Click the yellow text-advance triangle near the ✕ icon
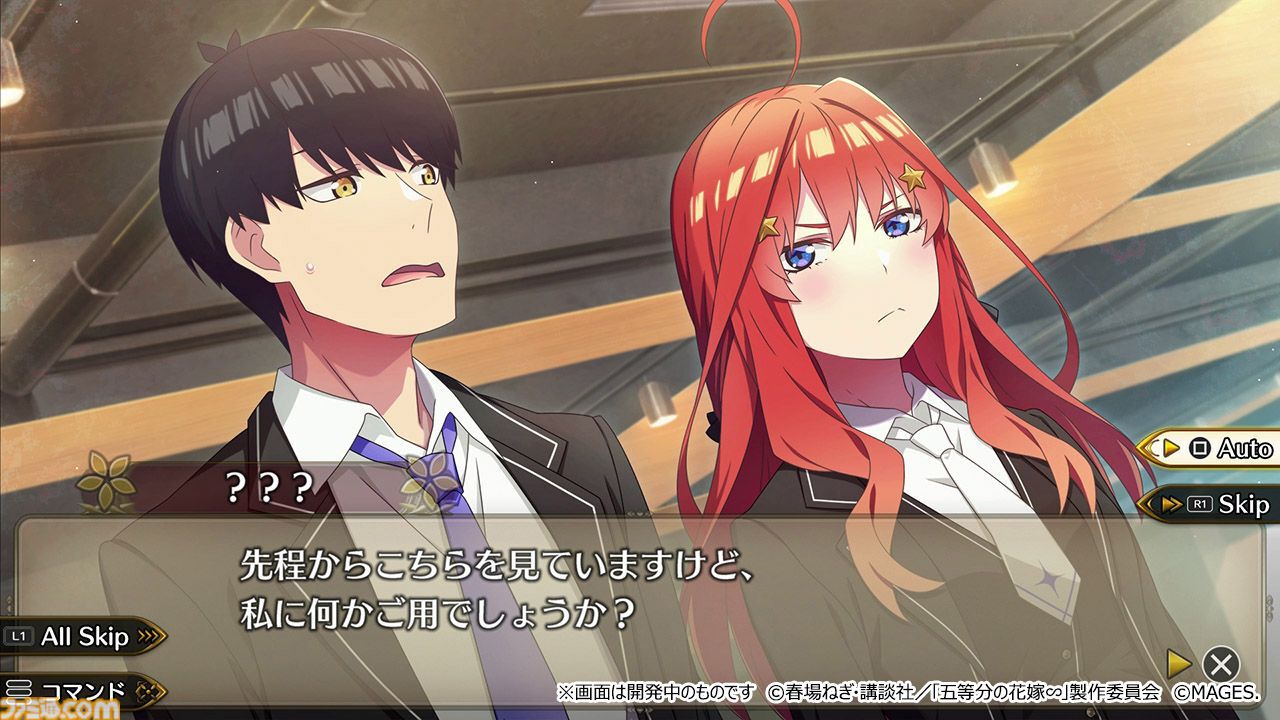 click(1179, 663)
